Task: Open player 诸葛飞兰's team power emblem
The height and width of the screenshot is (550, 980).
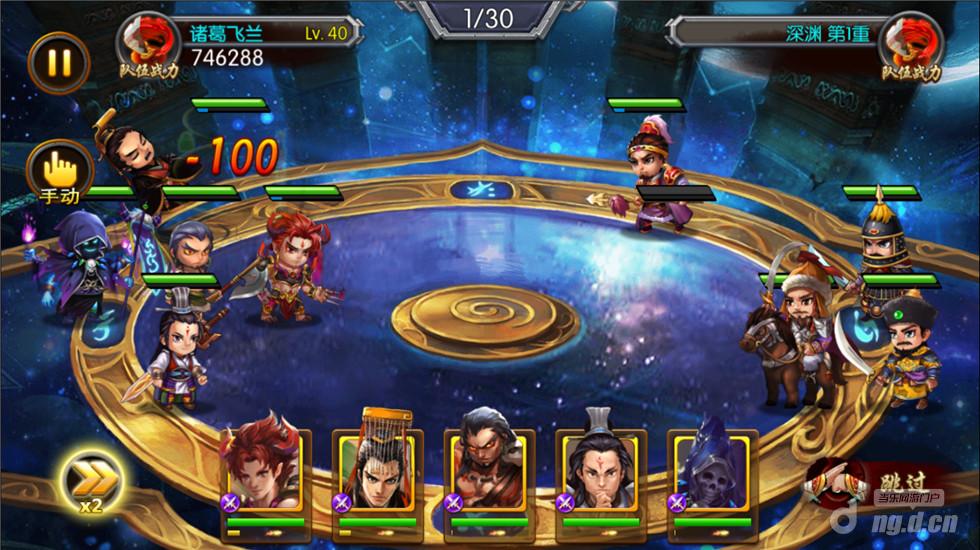Action: (x=148, y=46)
